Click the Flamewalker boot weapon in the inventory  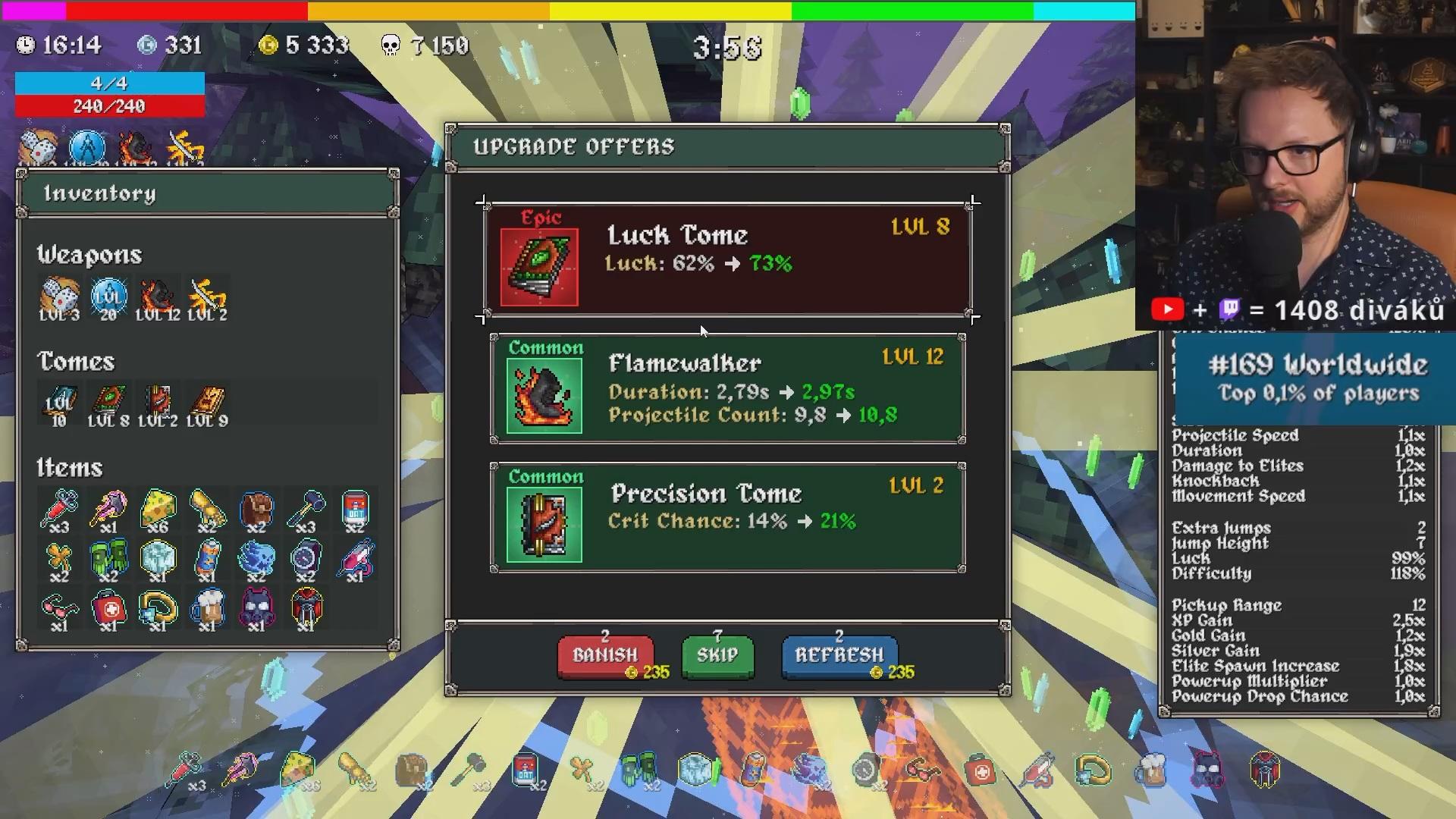point(158,297)
